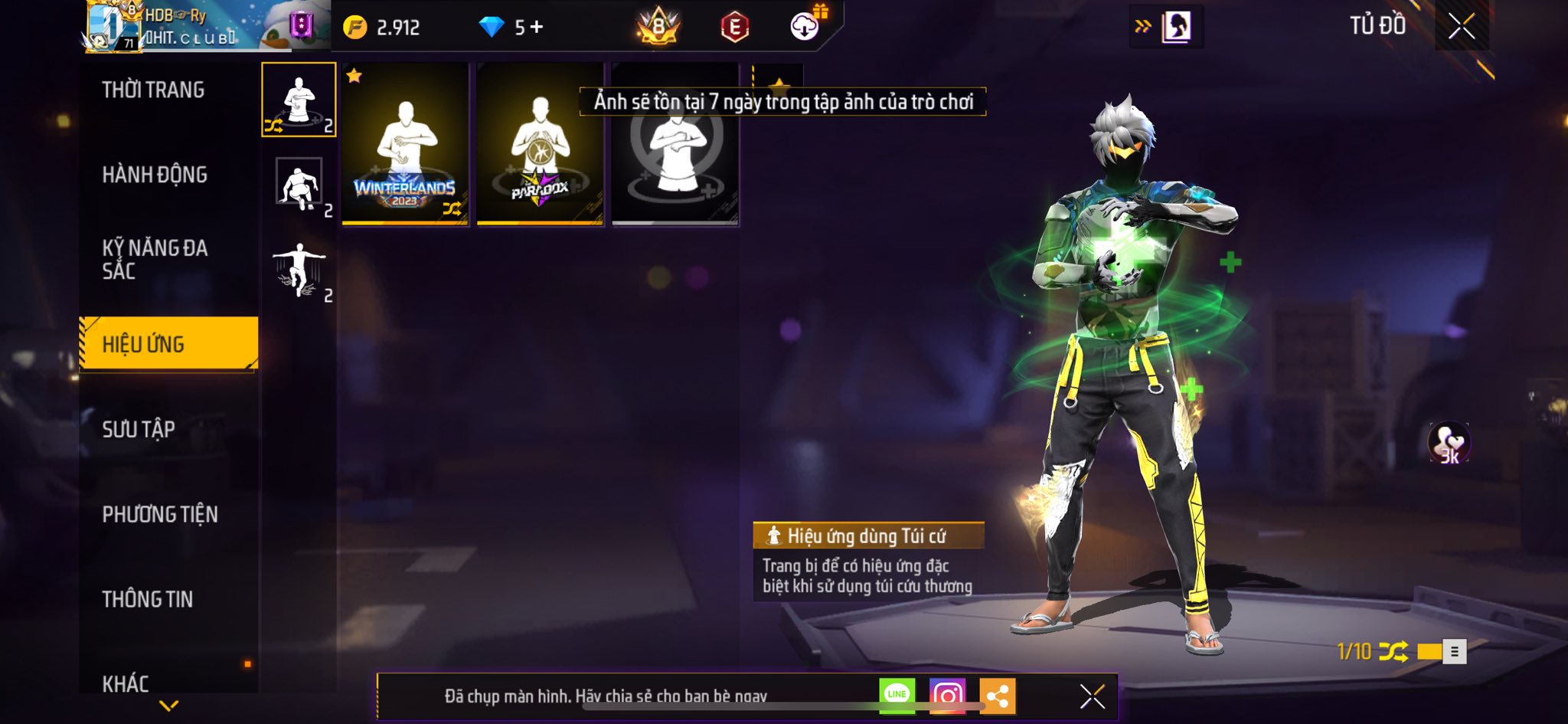Select the Kỹ Năng Đa Sắc tab

(x=155, y=259)
